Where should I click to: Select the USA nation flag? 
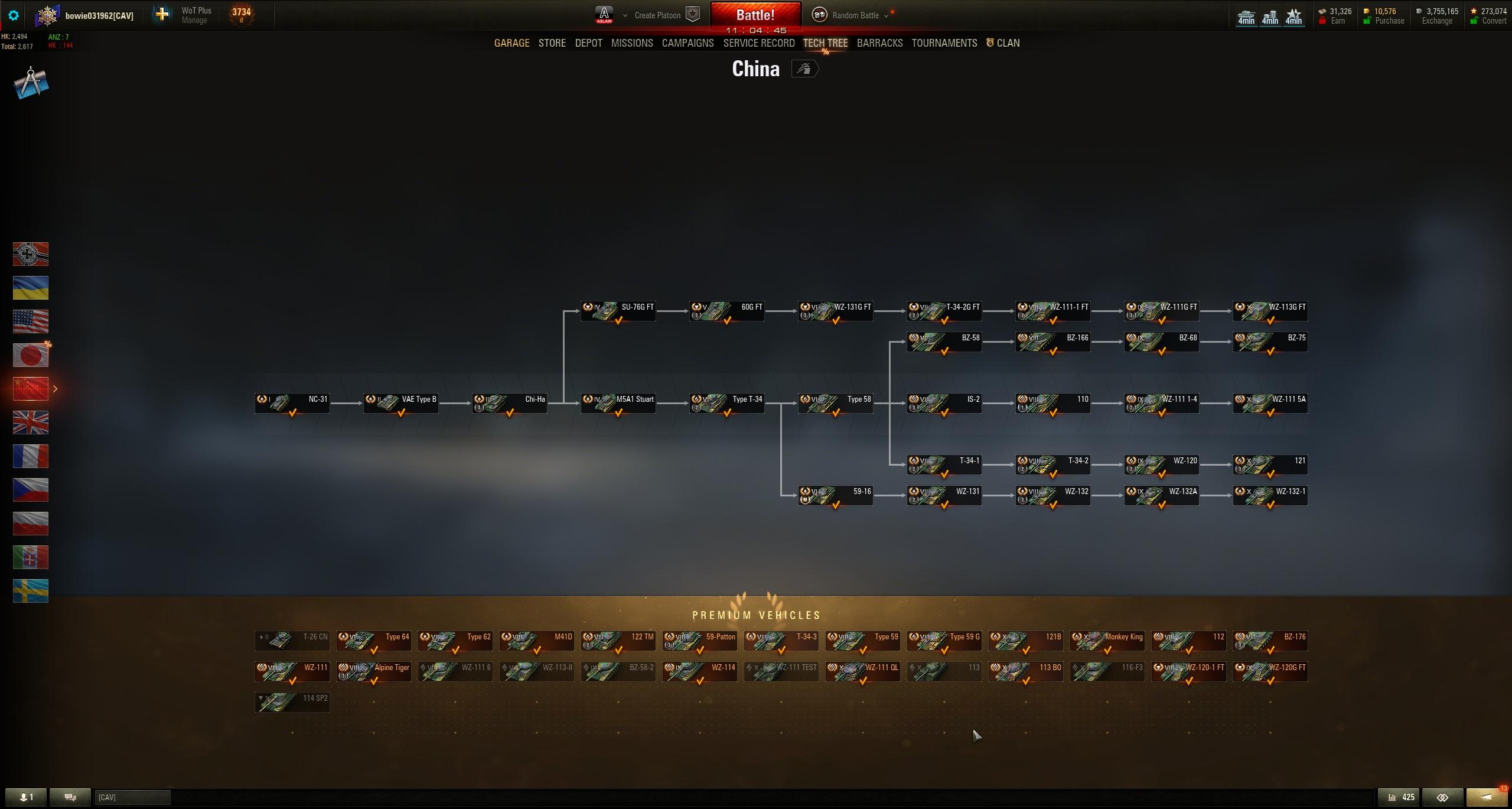pos(30,321)
